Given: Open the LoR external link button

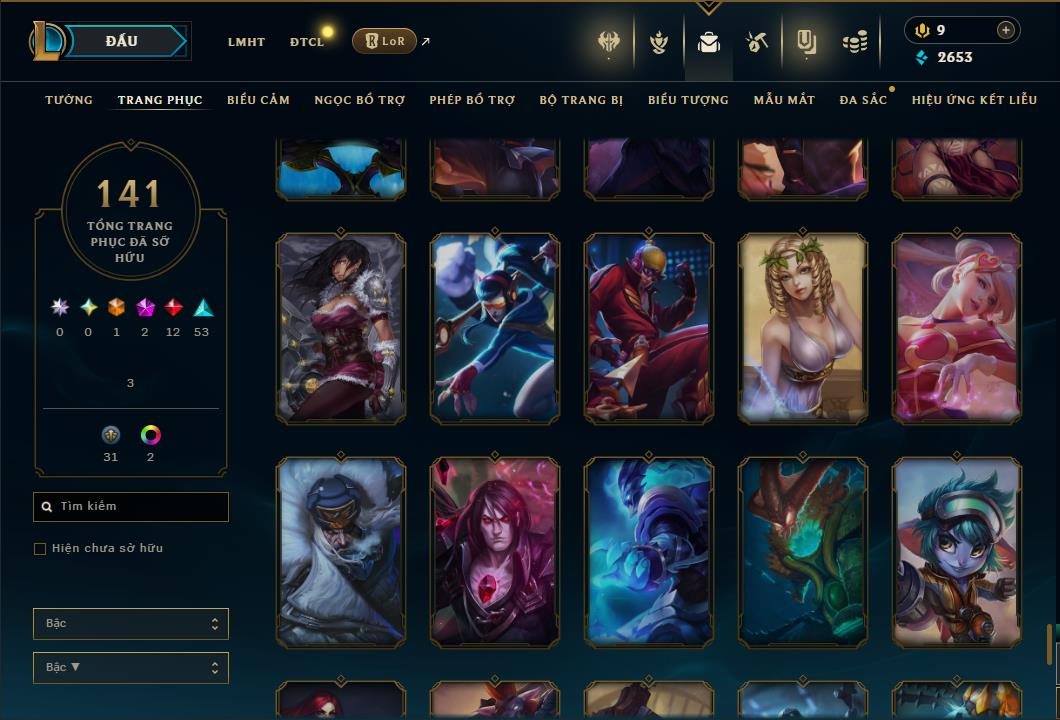Looking at the screenshot, I should pos(384,41).
